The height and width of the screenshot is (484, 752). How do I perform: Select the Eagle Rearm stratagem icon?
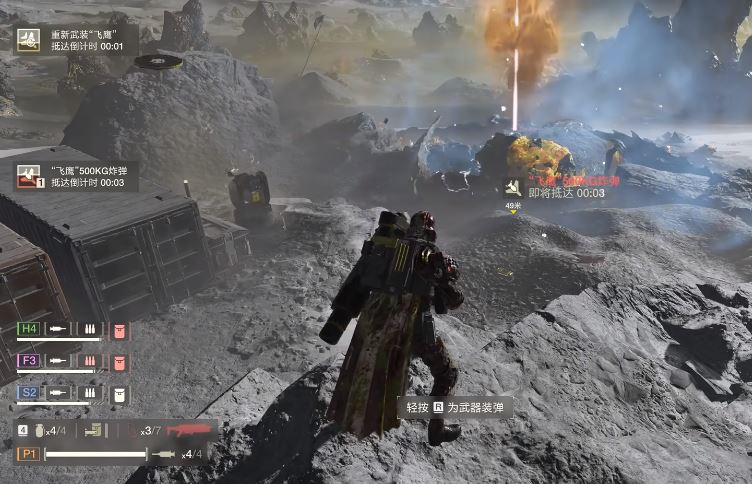pos(28,40)
